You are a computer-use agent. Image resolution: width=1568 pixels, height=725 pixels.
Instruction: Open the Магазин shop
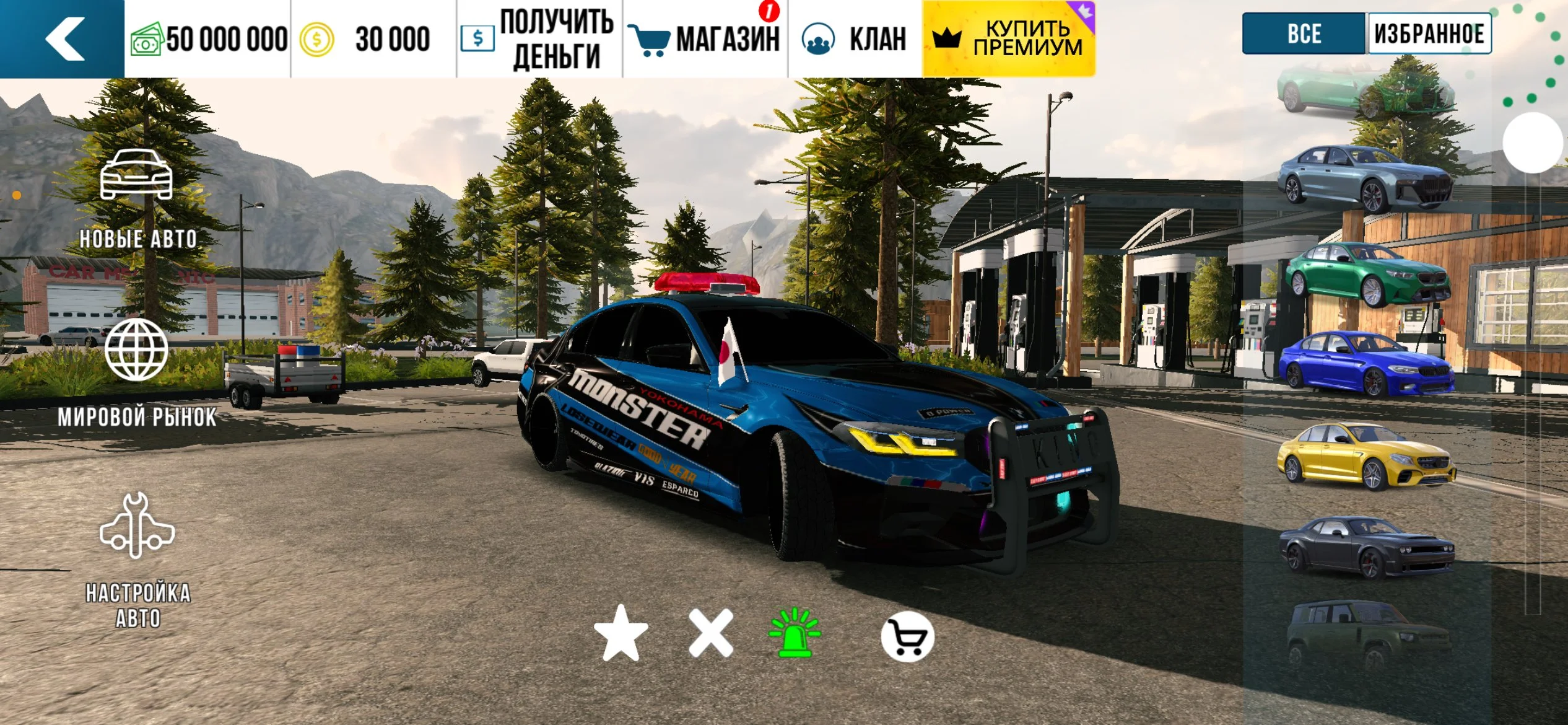click(x=705, y=39)
